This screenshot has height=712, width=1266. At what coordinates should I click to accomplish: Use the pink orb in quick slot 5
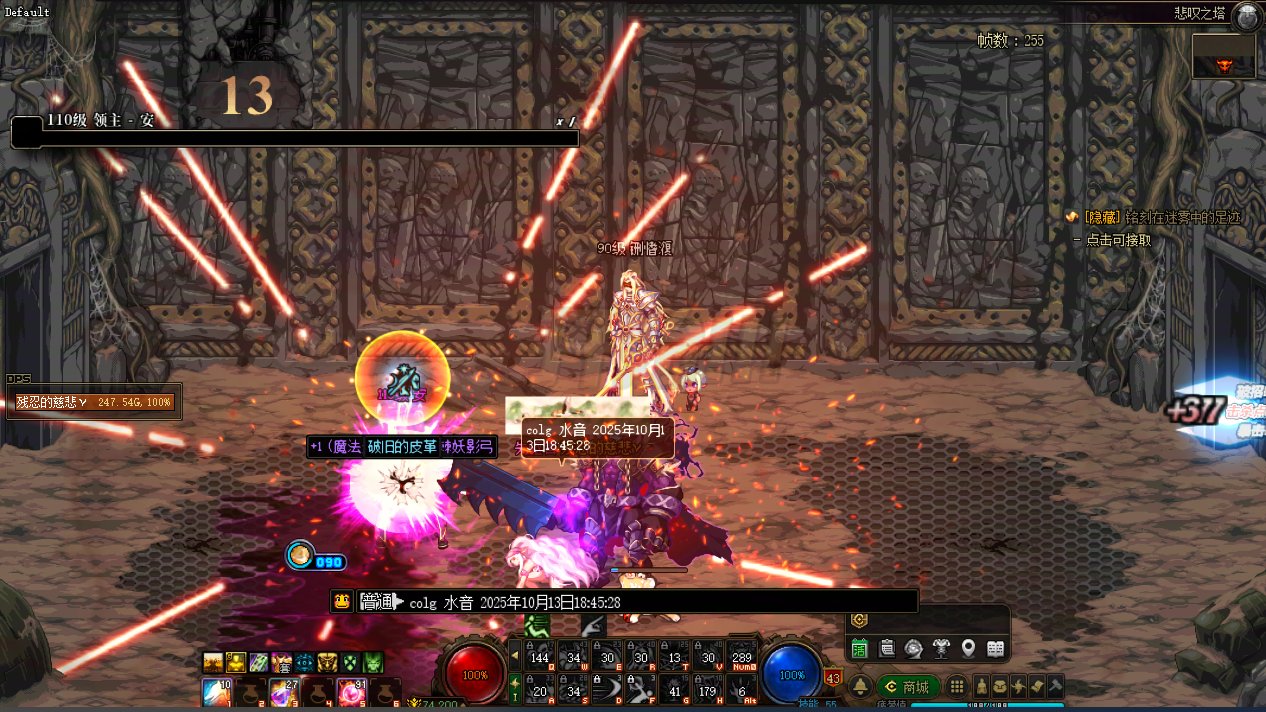pyautogui.click(x=350, y=692)
